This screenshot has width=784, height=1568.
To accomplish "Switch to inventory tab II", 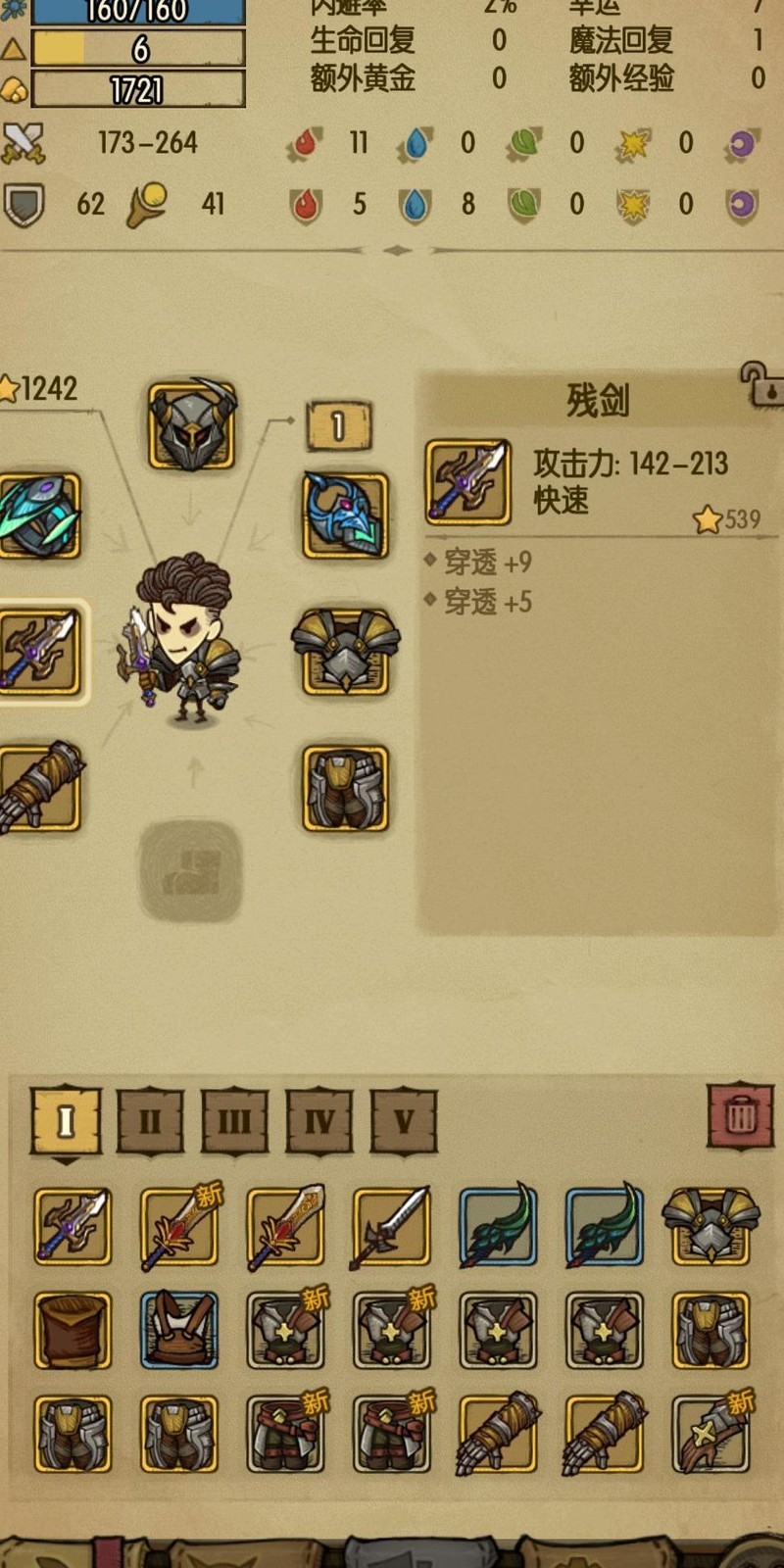I will click(x=150, y=1120).
